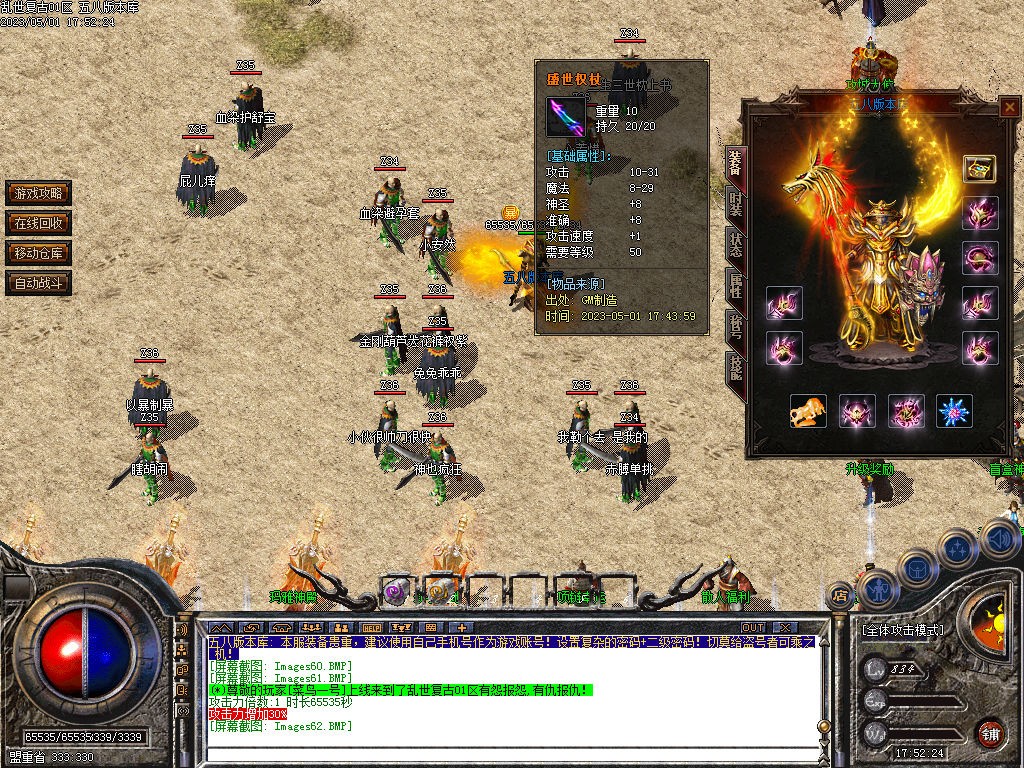The width and height of the screenshot is (1024, 768).
Task: Select the 装备 equipment tab
Action: coord(735,165)
